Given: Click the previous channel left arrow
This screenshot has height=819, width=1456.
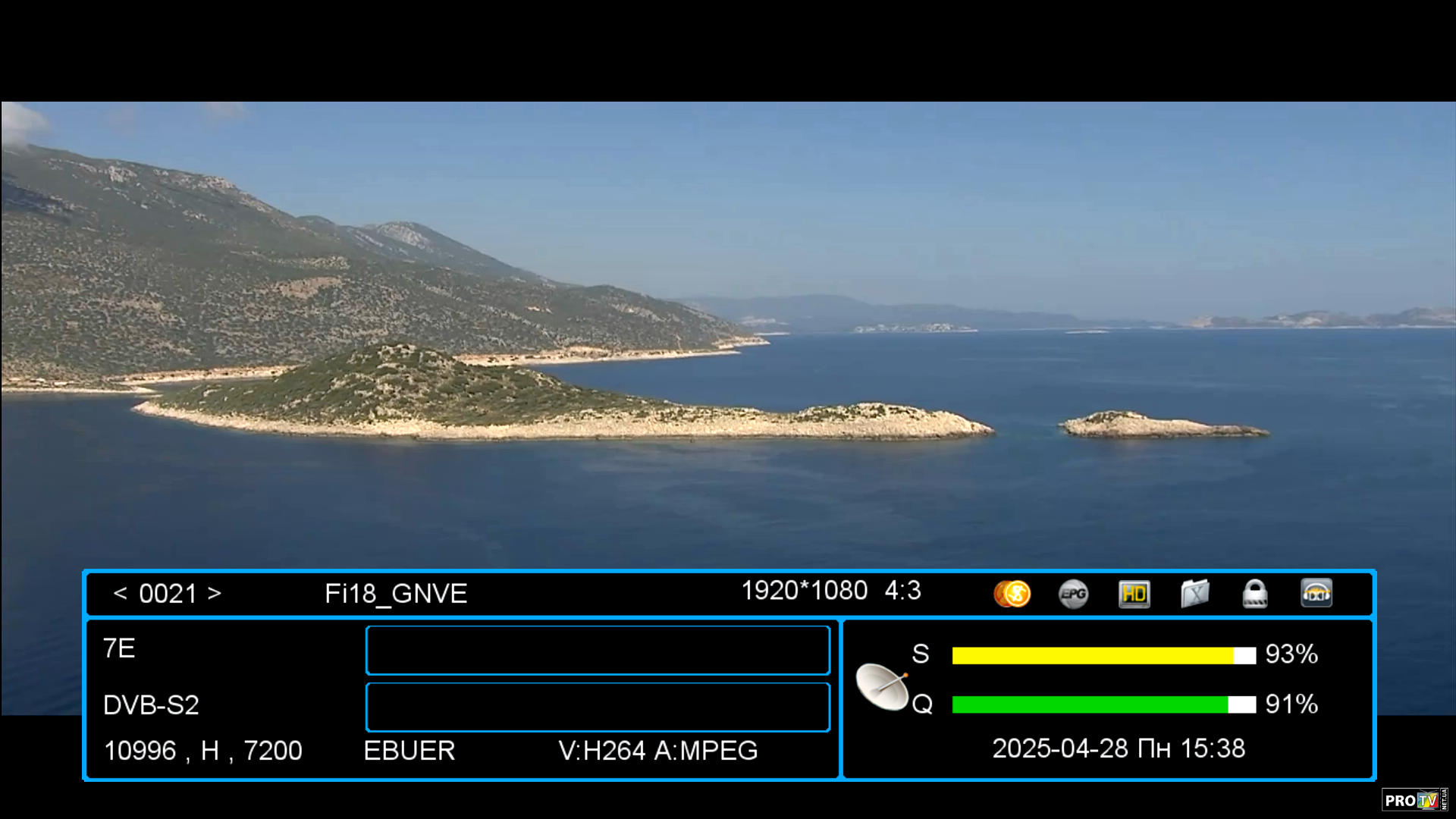Looking at the screenshot, I should pyautogui.click(x=120, y=593).
